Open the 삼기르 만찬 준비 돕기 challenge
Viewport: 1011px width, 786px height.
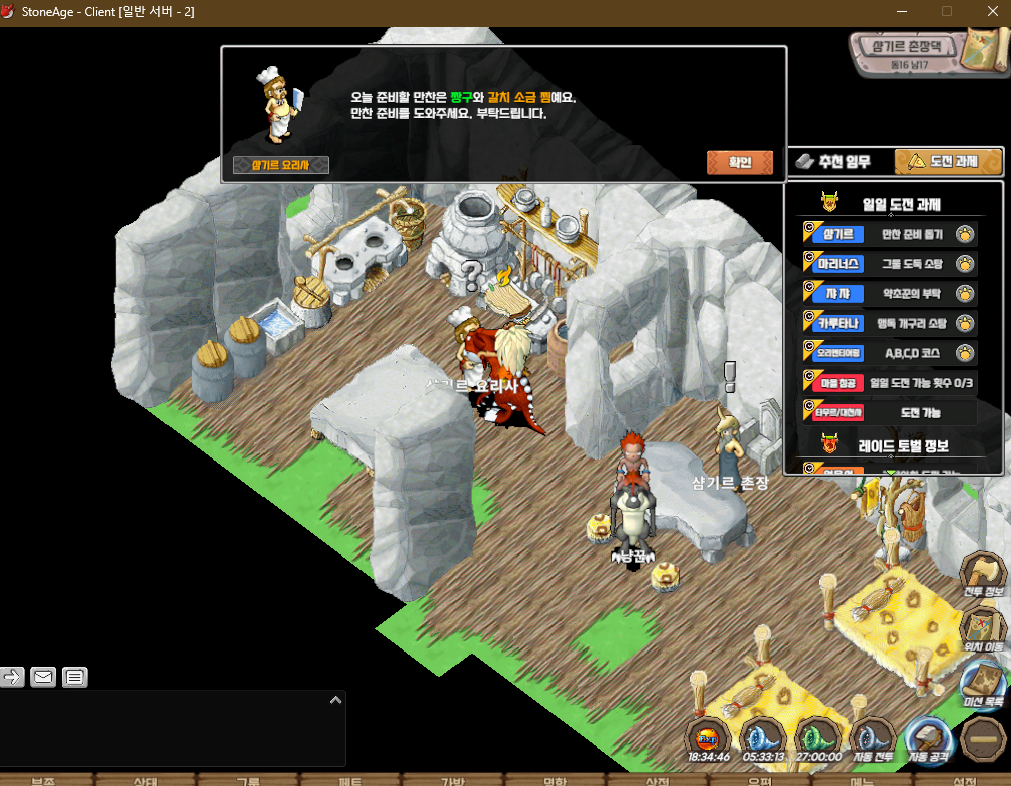tap(890, 235)
